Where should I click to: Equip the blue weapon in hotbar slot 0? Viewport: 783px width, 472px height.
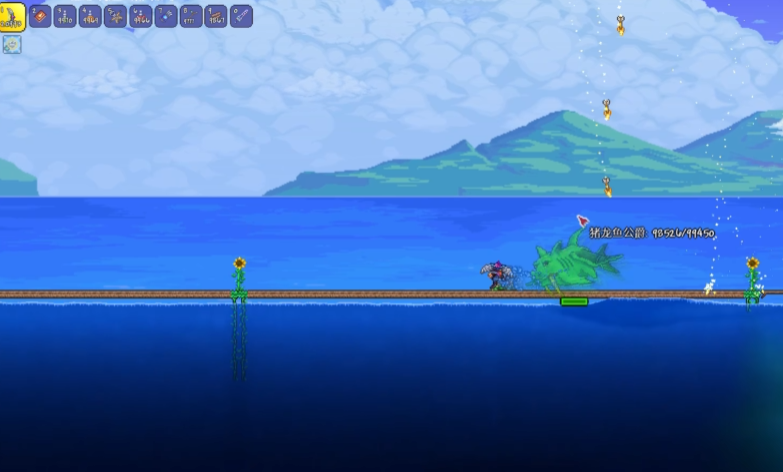point(241,16)
